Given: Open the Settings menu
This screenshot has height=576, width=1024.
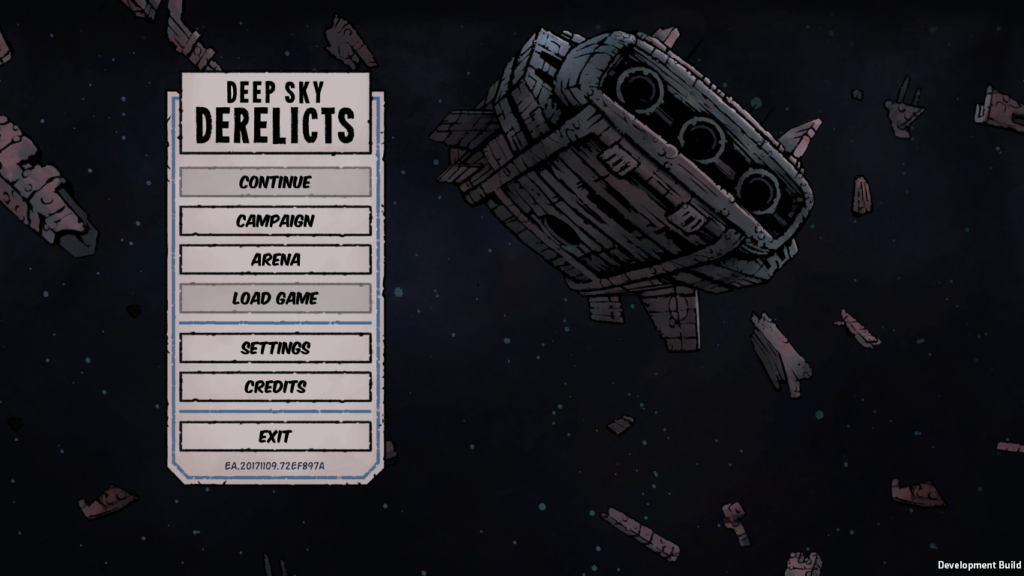Looking at the screenshot, I should coord(275,348).
